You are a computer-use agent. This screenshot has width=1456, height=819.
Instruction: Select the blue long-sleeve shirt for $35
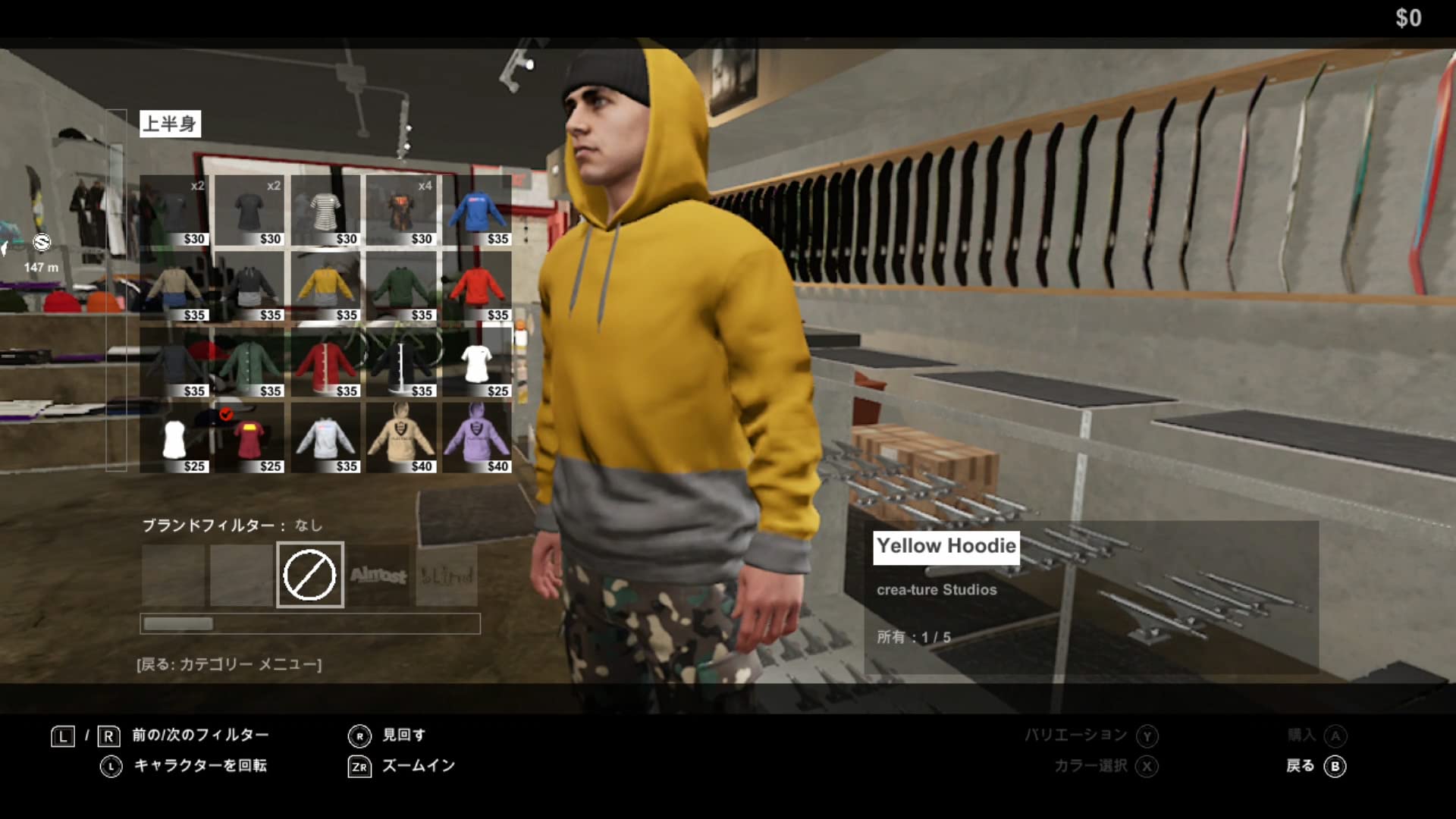(x=477, y=210)
